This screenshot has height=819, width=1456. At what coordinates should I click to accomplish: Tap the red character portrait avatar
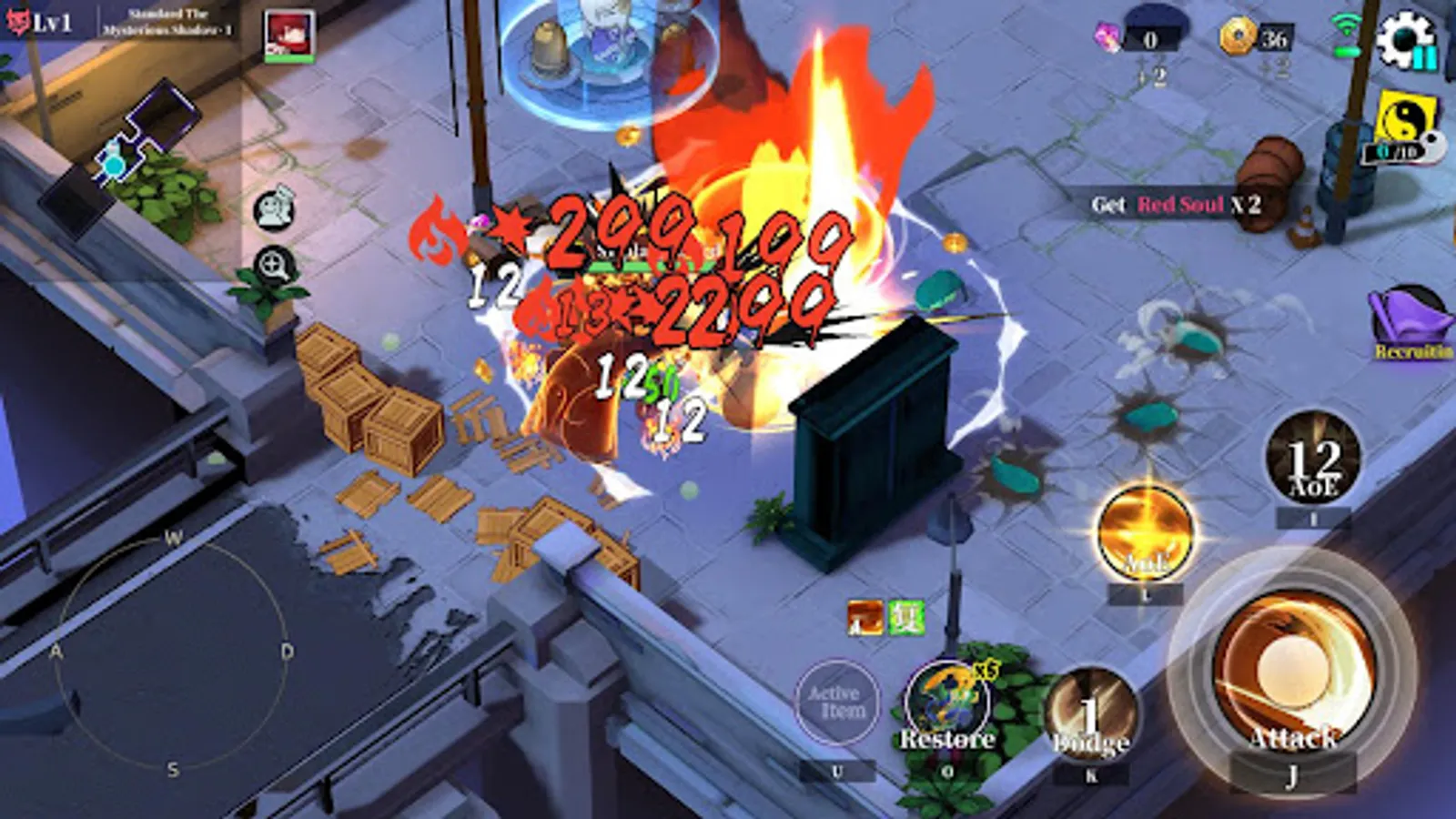point(288,32)
